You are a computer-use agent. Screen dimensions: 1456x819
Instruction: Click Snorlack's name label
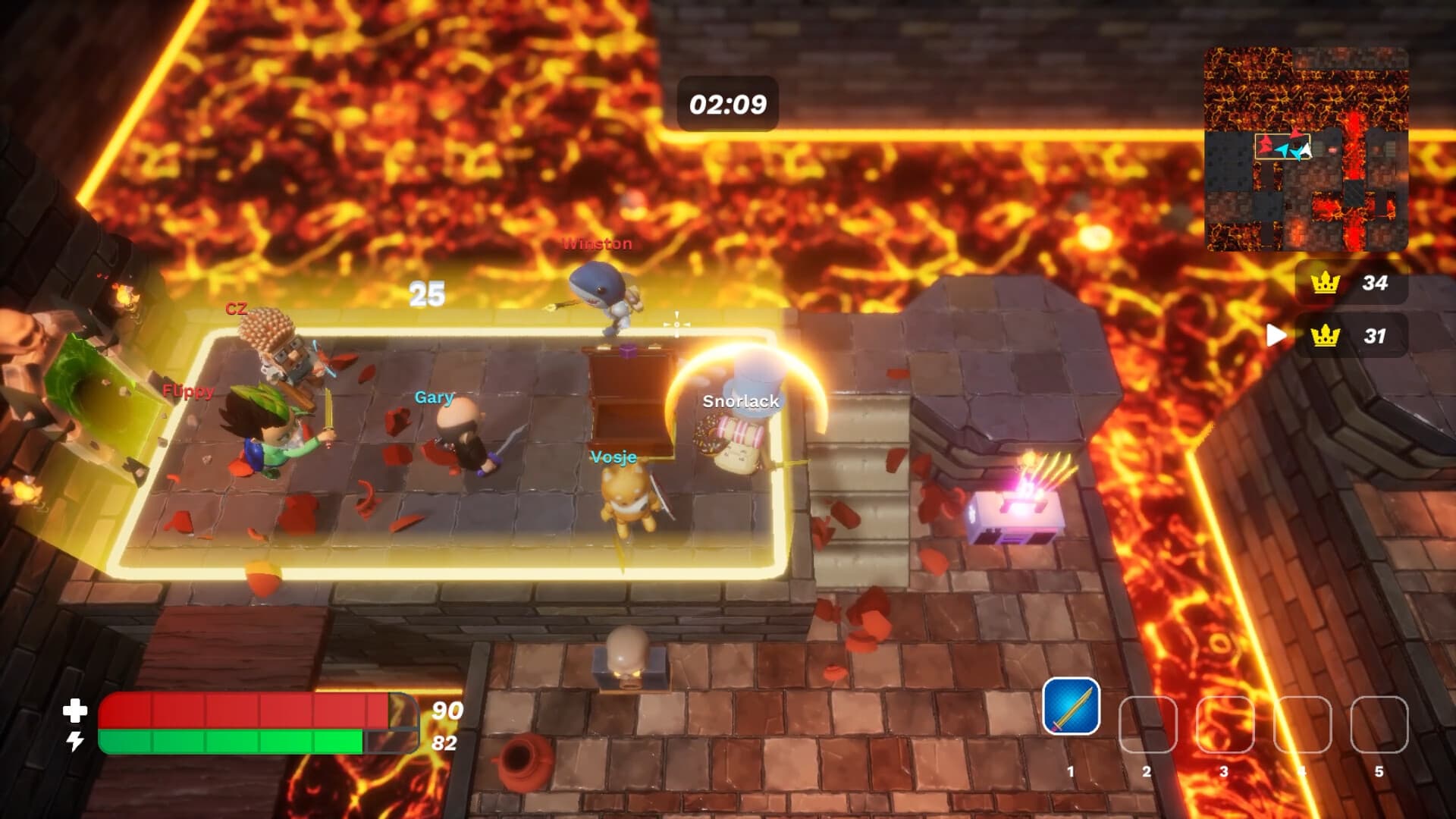(741, 402)
